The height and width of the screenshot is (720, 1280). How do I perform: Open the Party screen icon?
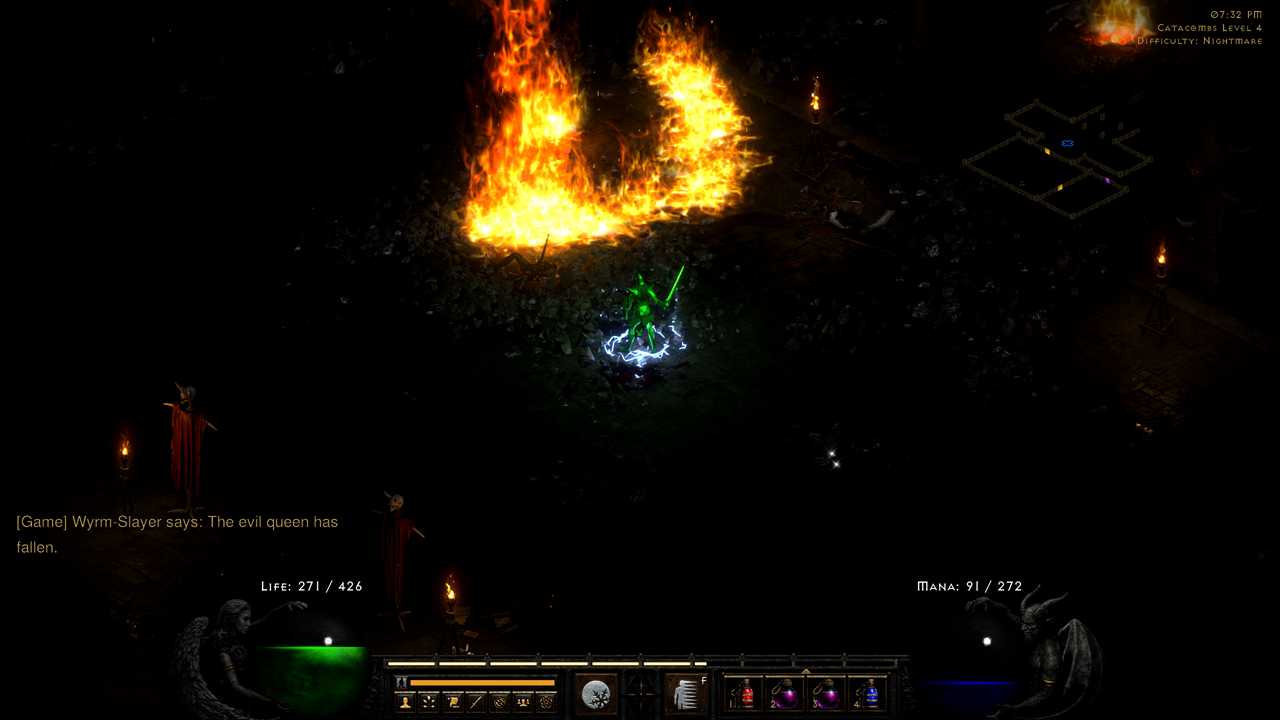(x=522, y=700)
